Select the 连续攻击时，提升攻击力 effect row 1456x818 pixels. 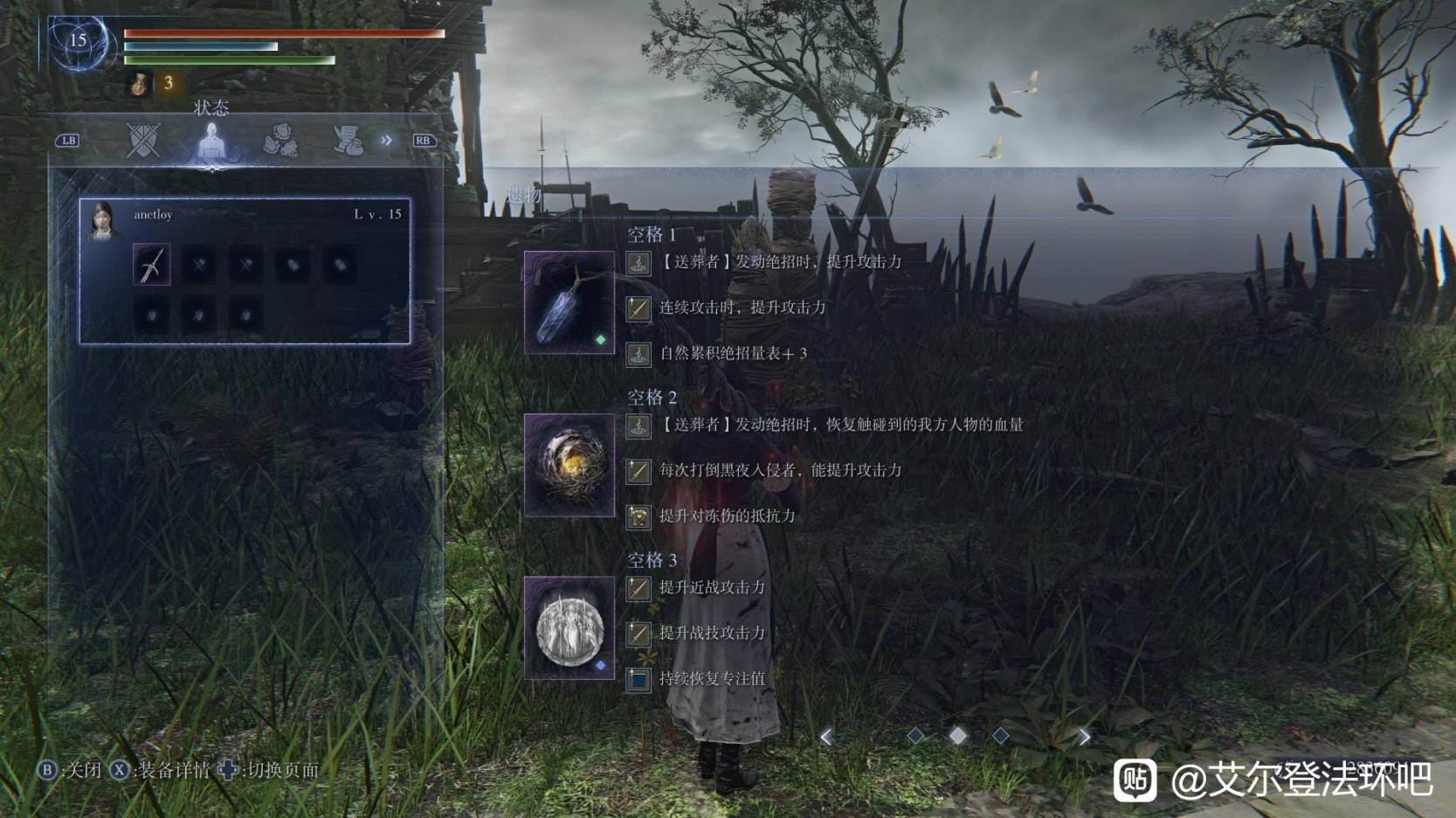[742, 308]
